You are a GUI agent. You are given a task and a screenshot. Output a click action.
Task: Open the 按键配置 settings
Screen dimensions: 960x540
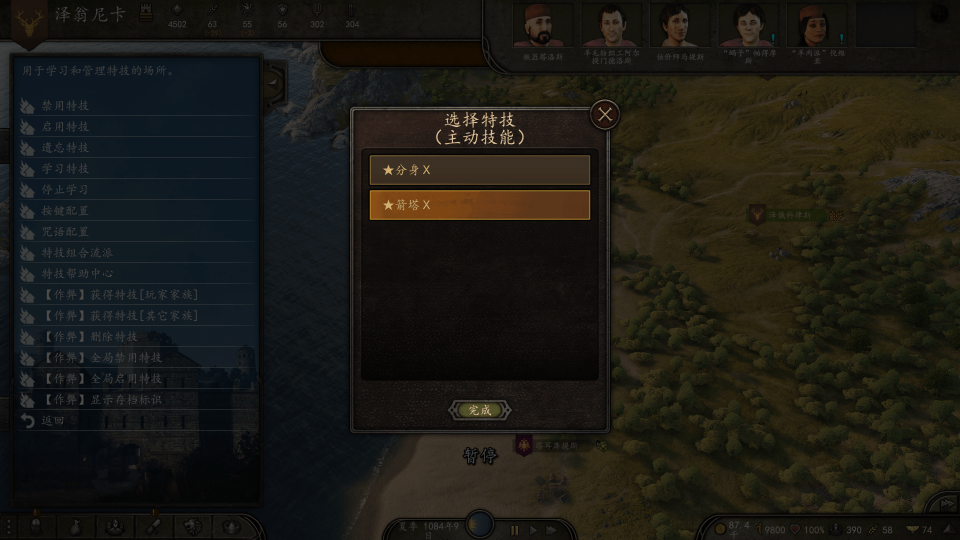tap(66, 211)
